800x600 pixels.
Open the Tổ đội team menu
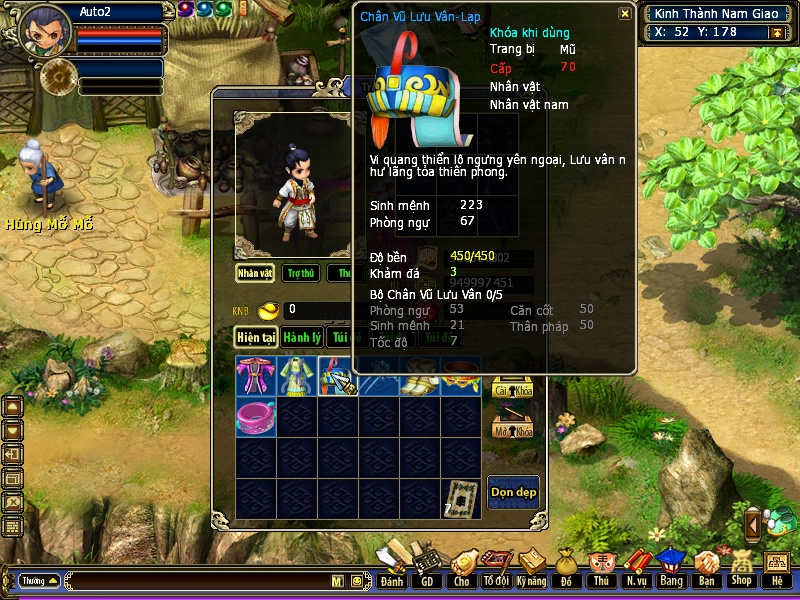(496, 567)
